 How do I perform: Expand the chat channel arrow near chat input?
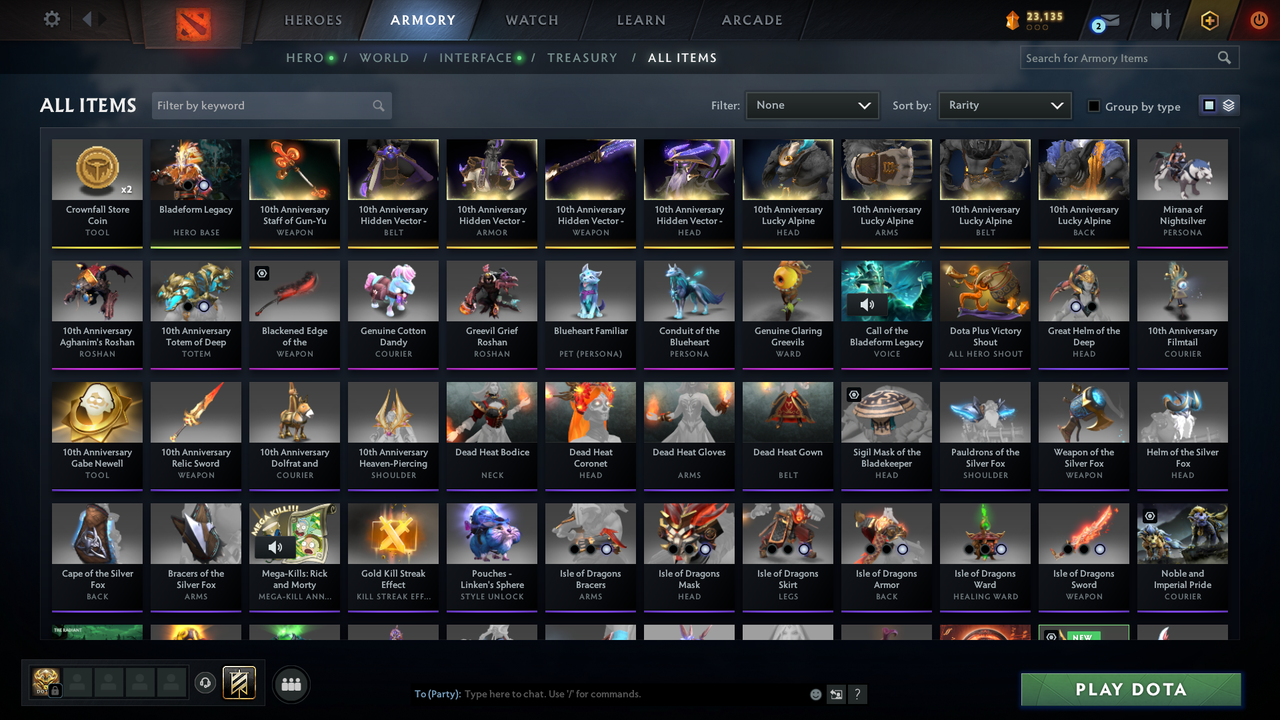click(835, 693)
